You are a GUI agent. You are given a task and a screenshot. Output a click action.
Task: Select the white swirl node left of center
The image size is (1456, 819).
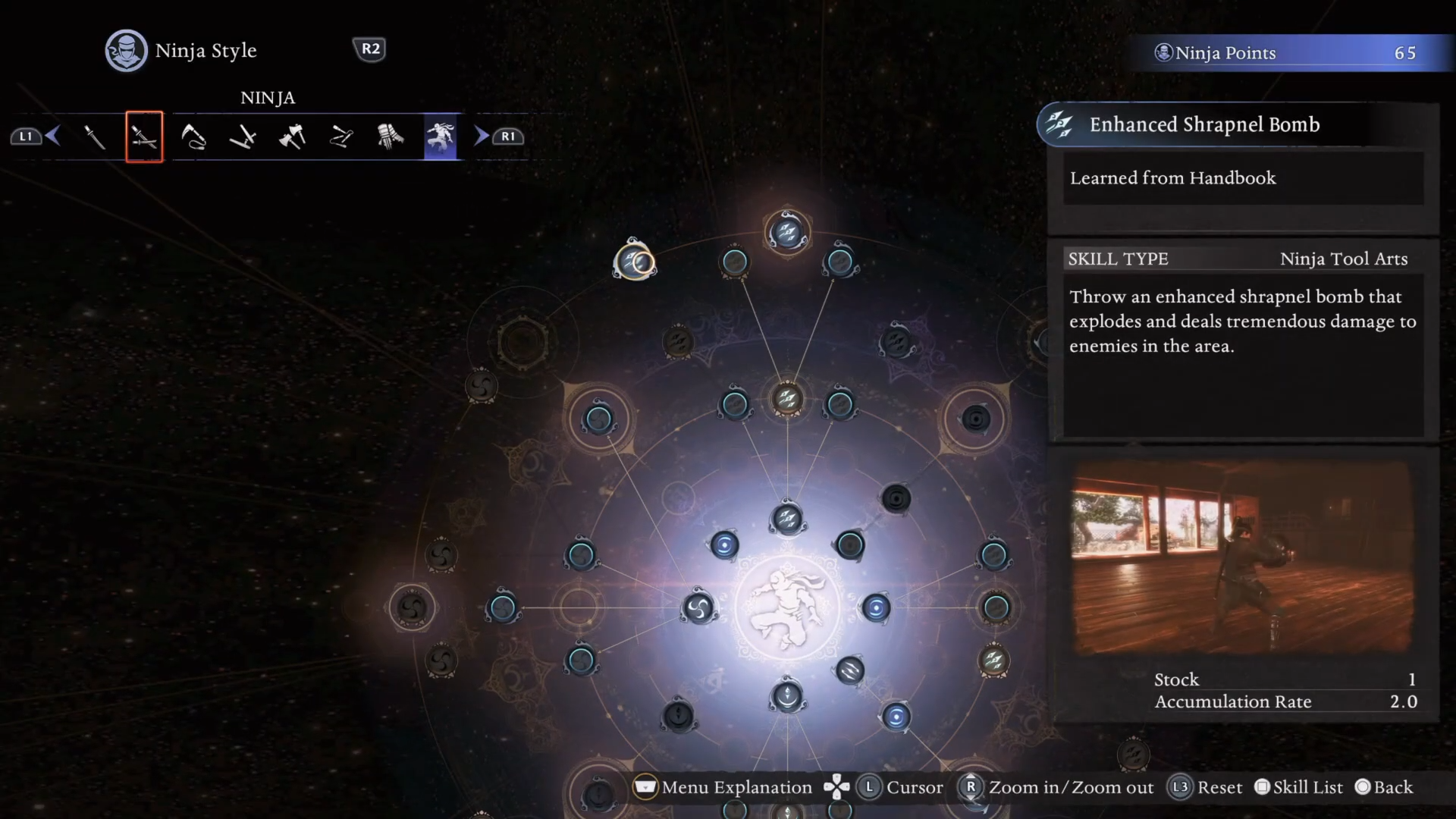click(x=698, y=607)
